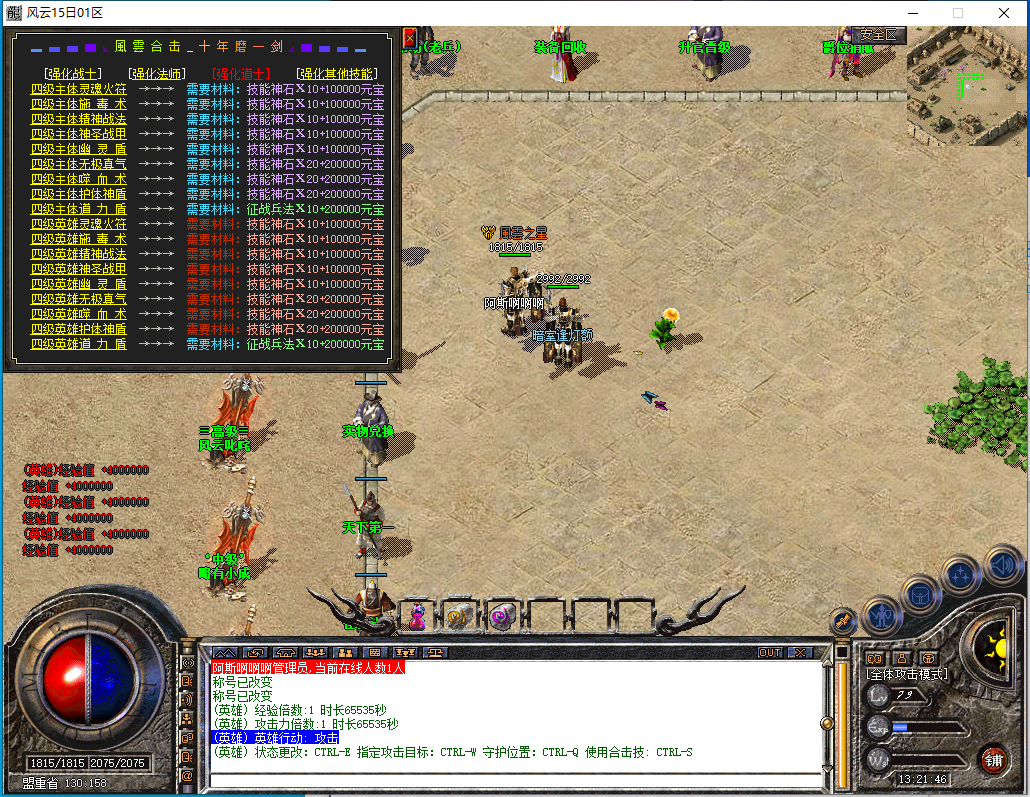
Task: Open the 铺 shop button
Action: (993, 757)
